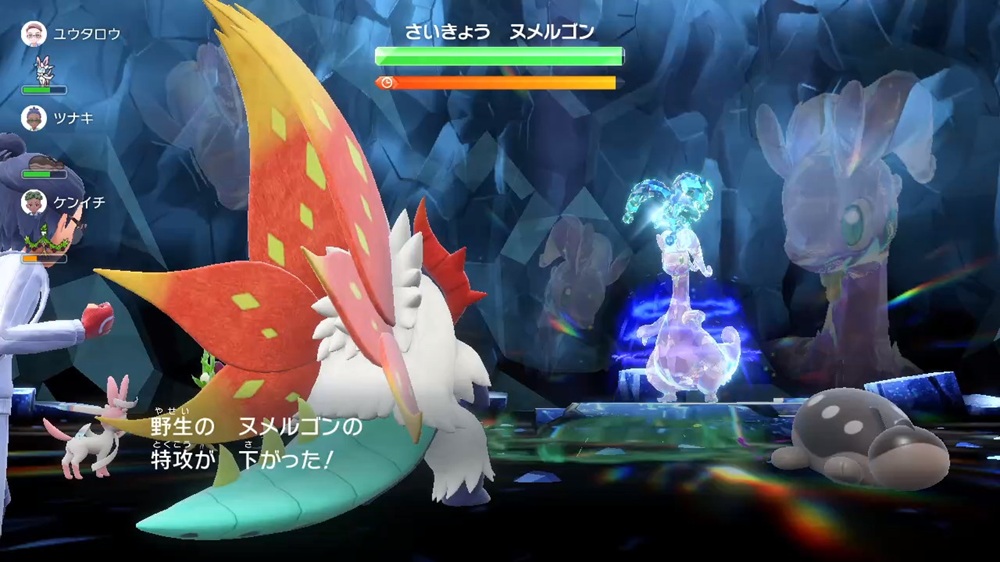Image resolution: width=1000 pixels, height=562 pixels.
Task: Select ケンイチ's trainer portrait
Action: tap(34, 202)
